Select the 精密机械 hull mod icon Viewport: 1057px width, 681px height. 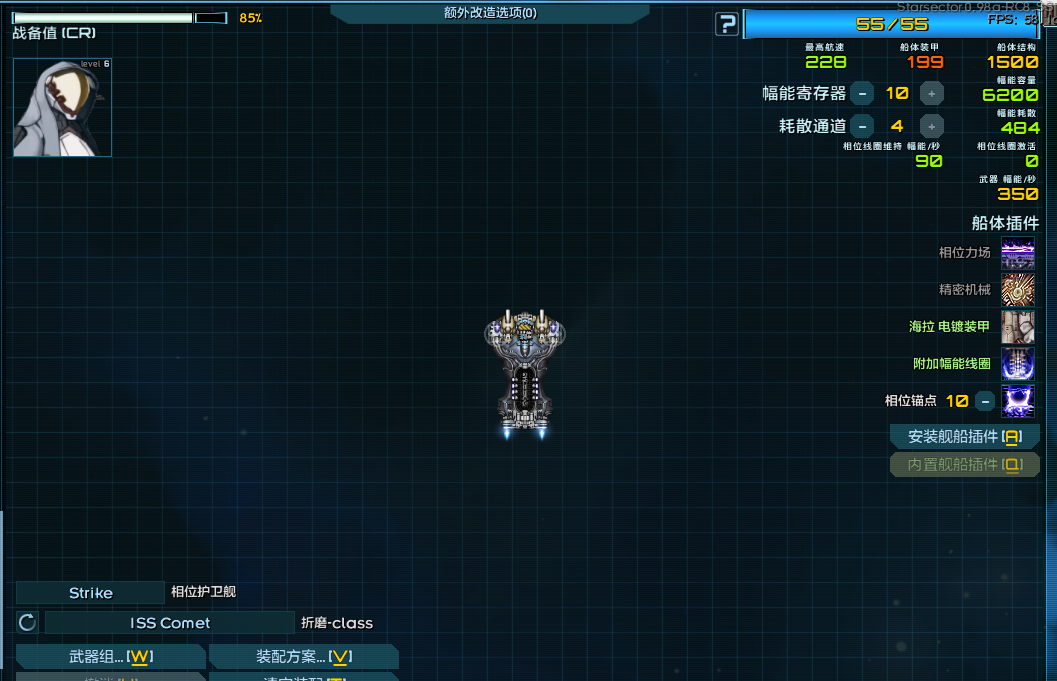tap(1018, 290)
